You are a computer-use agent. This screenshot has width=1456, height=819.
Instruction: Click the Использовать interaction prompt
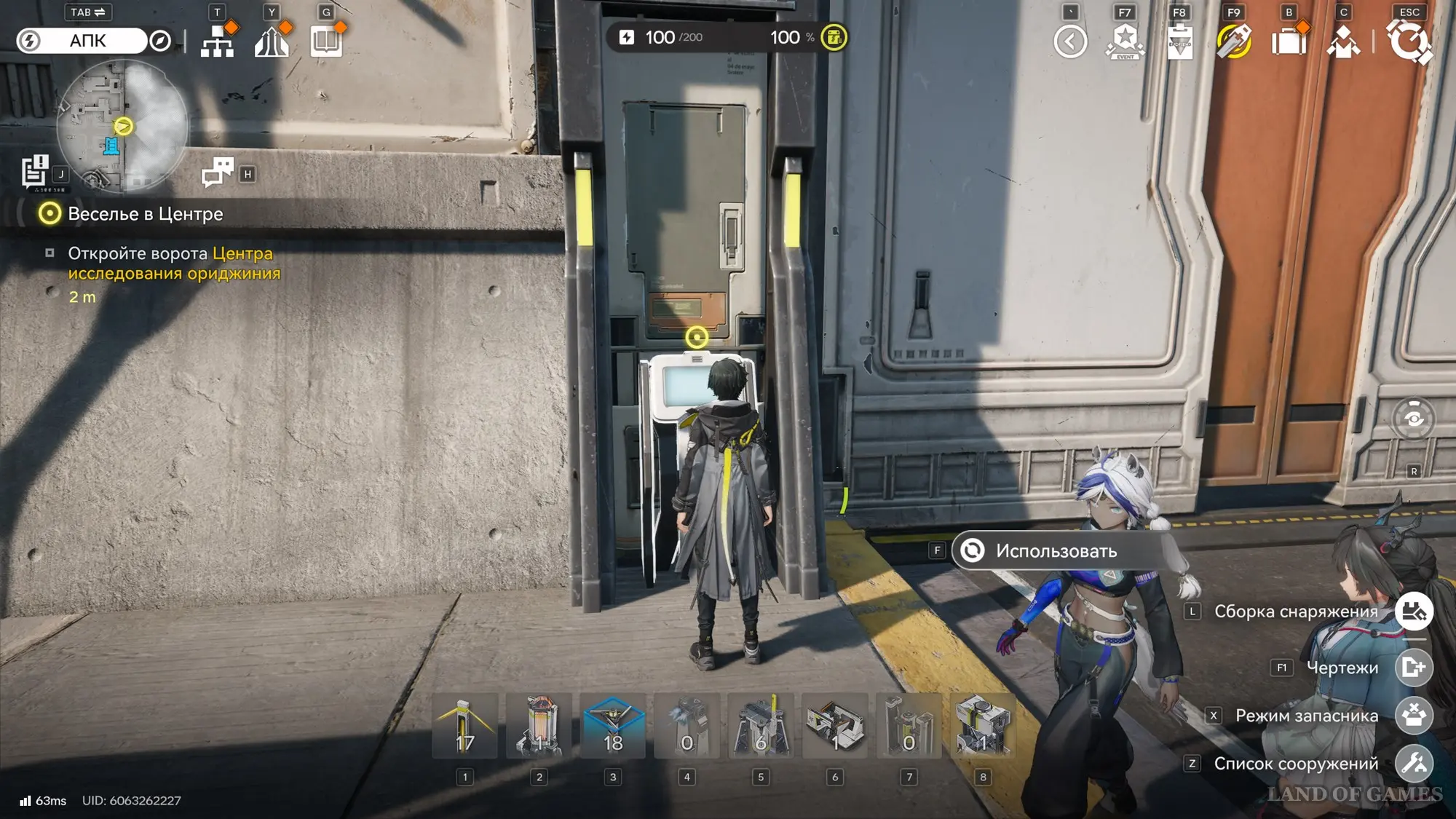coord(1056,551)
